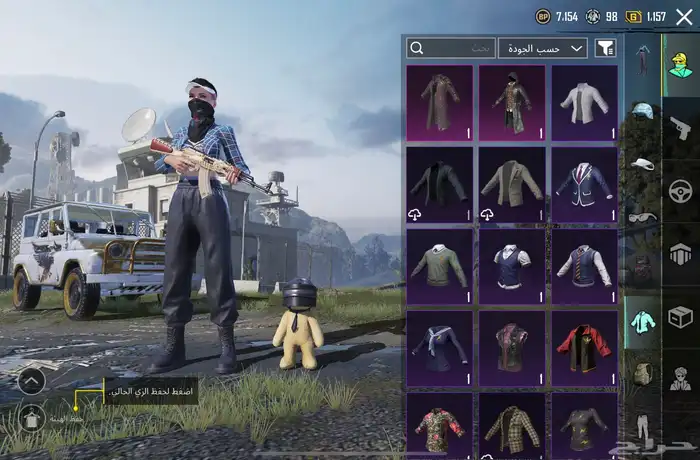Select the green sweater top
The height and width of the screenshot is (460, 700).
point(439,266)
